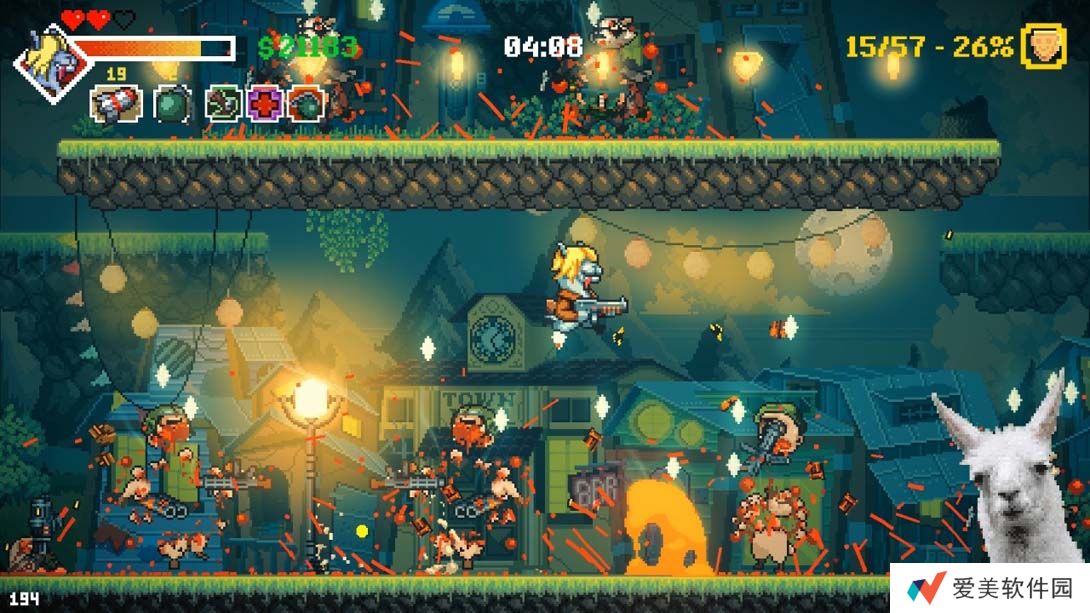Image resolution: width=1090 pixels, height=613 pixels.
Task: Activate the orange-framed green orb perk icon
Action: (307, 103)
